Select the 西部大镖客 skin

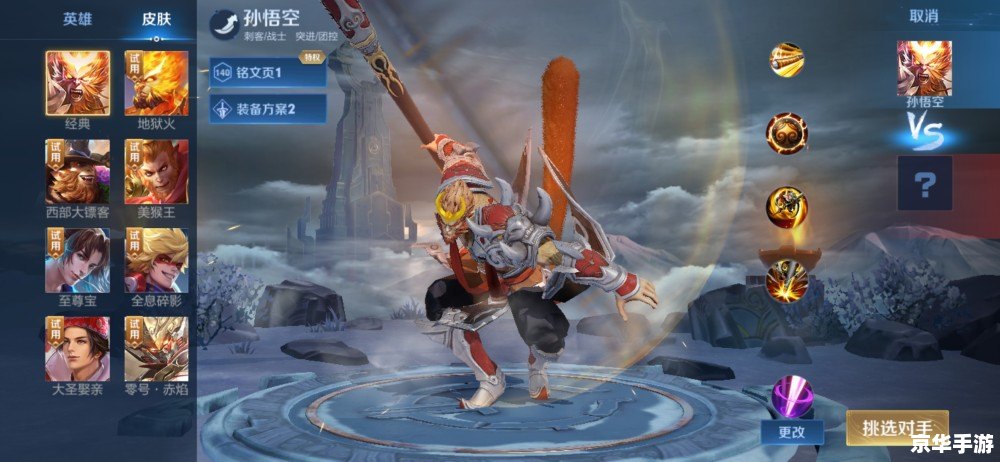77,171
